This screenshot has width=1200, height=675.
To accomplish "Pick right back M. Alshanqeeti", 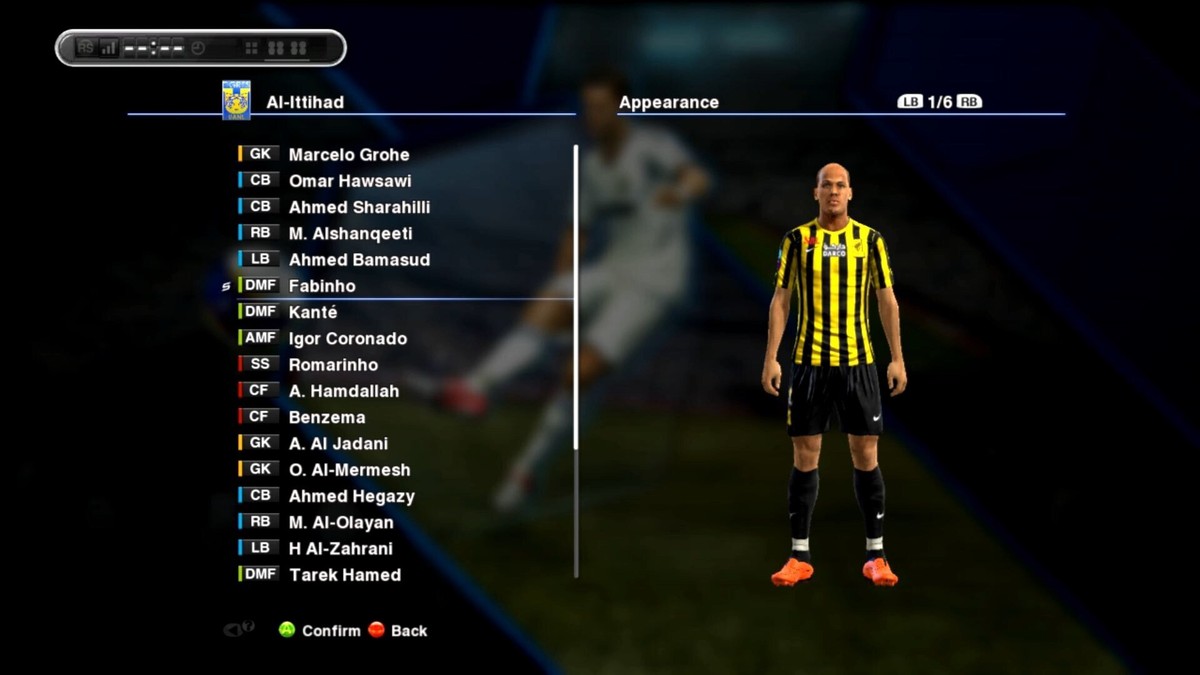I will coord(350,234).
